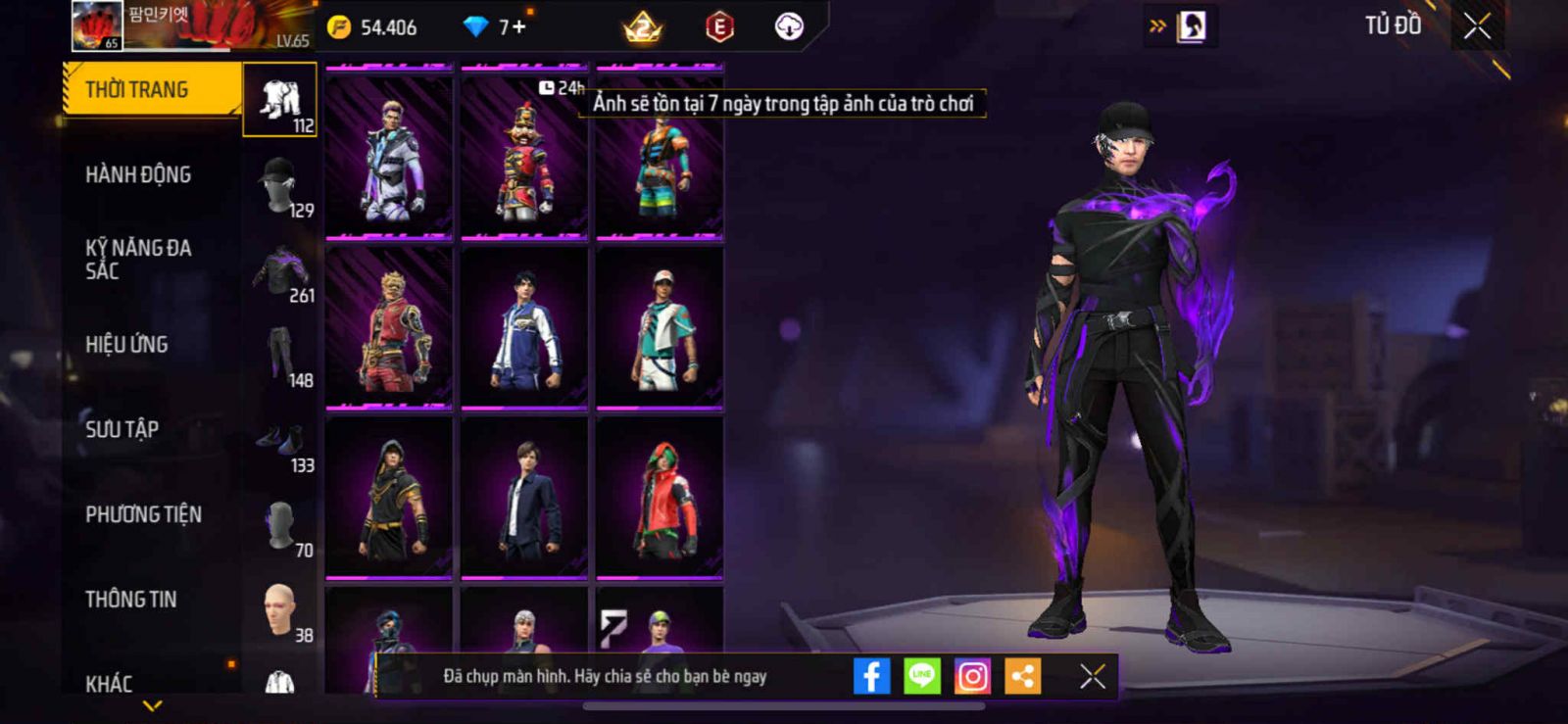Image resolution: width=1568 pixels, height=724 pixels.
Task: Select the 24h nutcracker soldier outfit
Action: (524, 157)
